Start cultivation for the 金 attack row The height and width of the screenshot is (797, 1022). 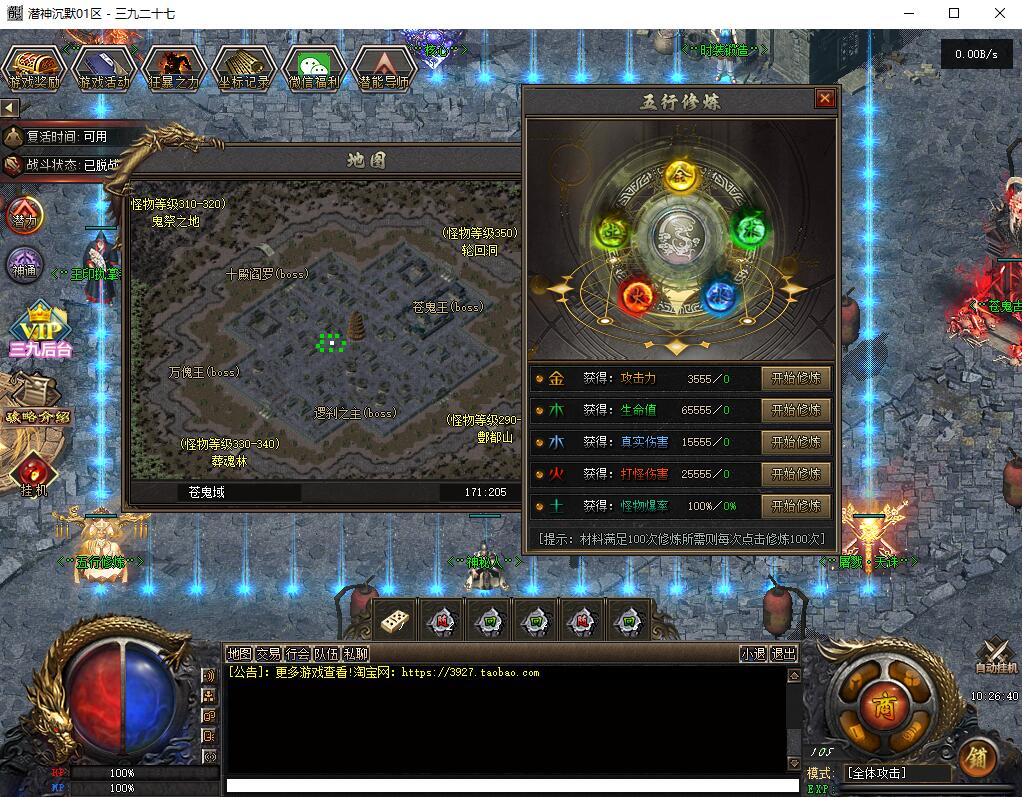(x=795, y=379)
